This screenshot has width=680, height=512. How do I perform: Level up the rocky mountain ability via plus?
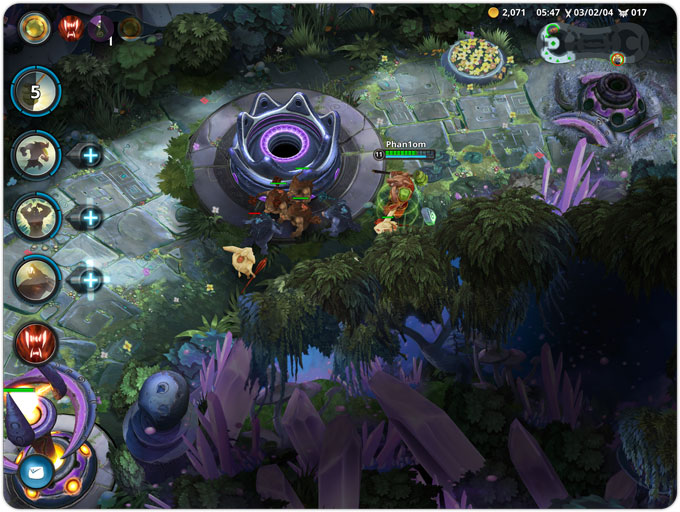(90, 279)
